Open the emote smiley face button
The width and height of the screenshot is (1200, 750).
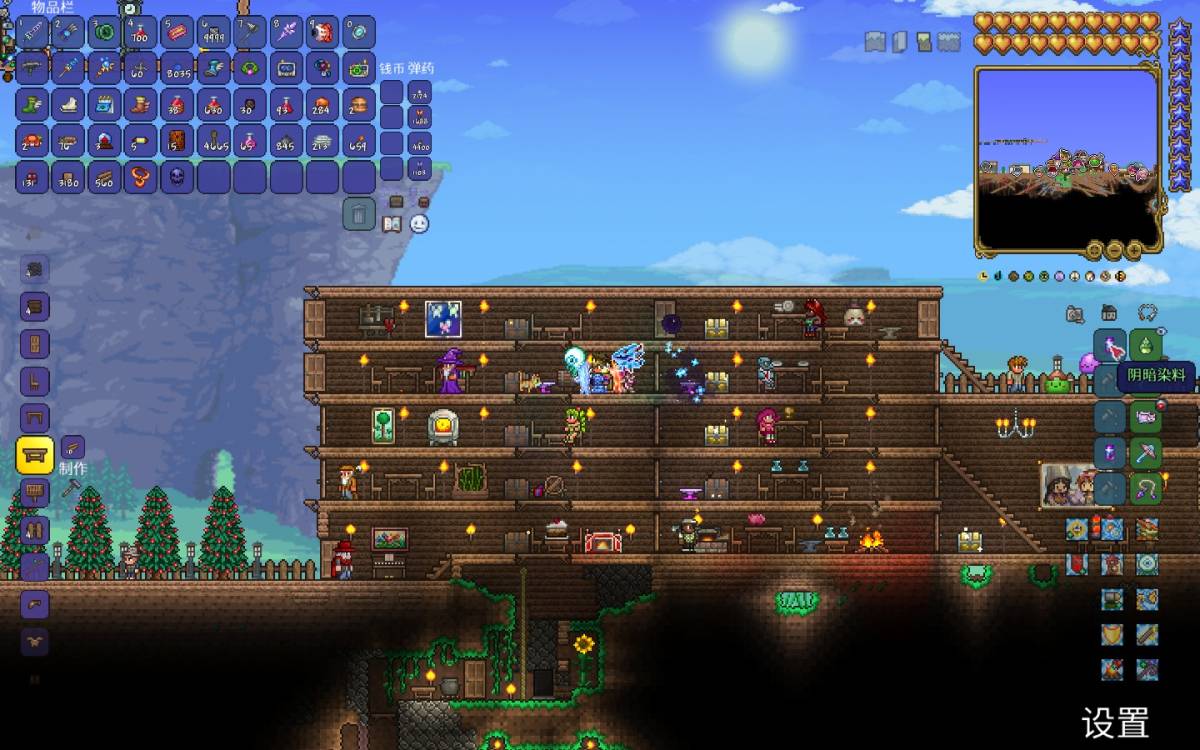(420, 224)
